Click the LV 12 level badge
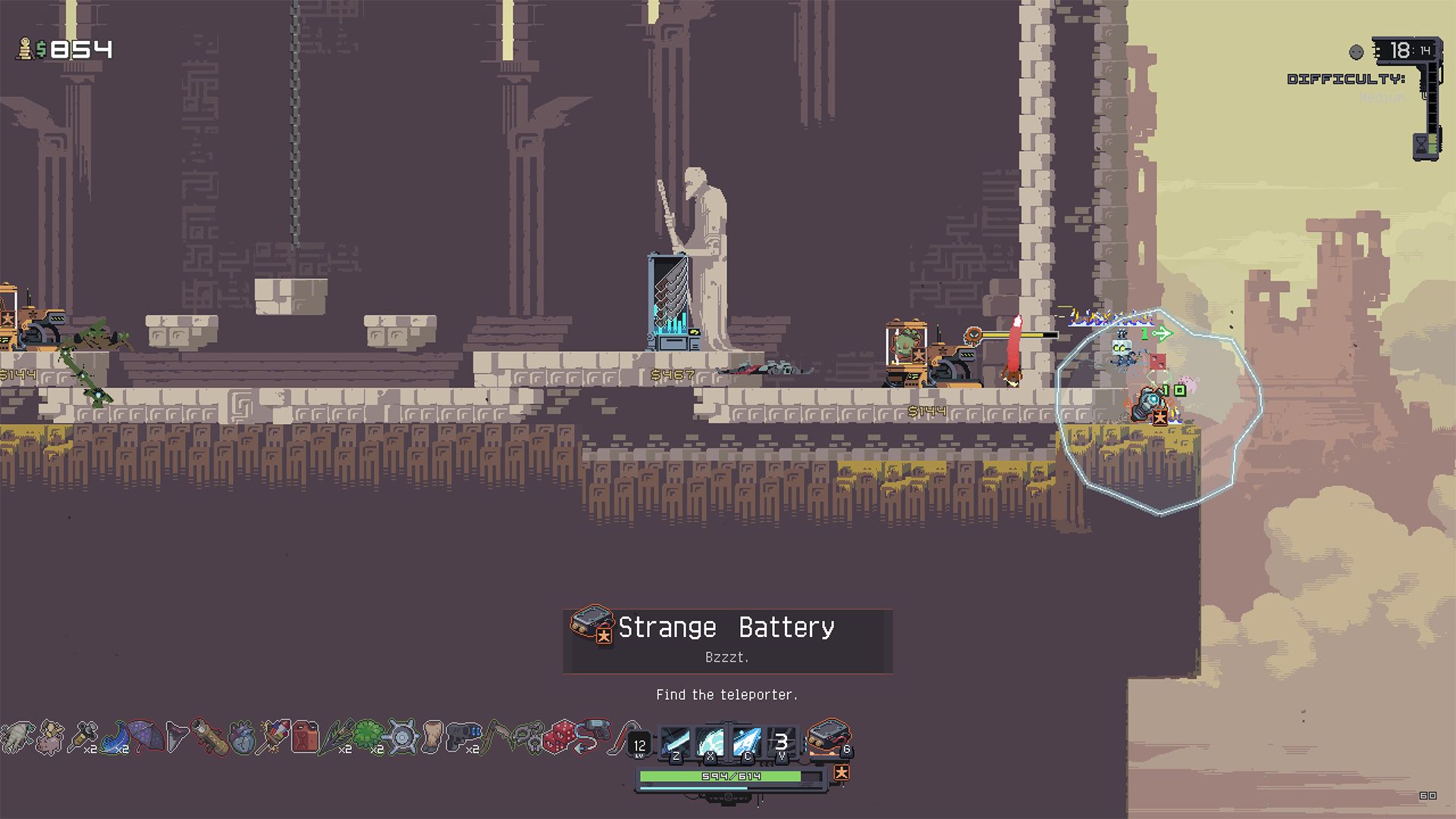This screenshot has height=819, width=1456. point(640,745)
